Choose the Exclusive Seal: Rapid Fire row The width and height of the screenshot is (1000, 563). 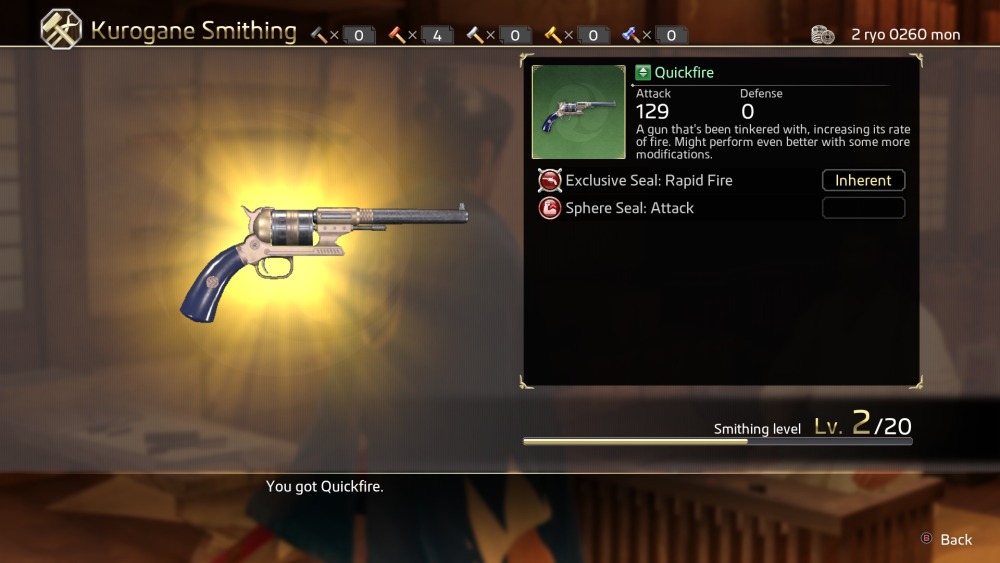(x=648, y=181)
